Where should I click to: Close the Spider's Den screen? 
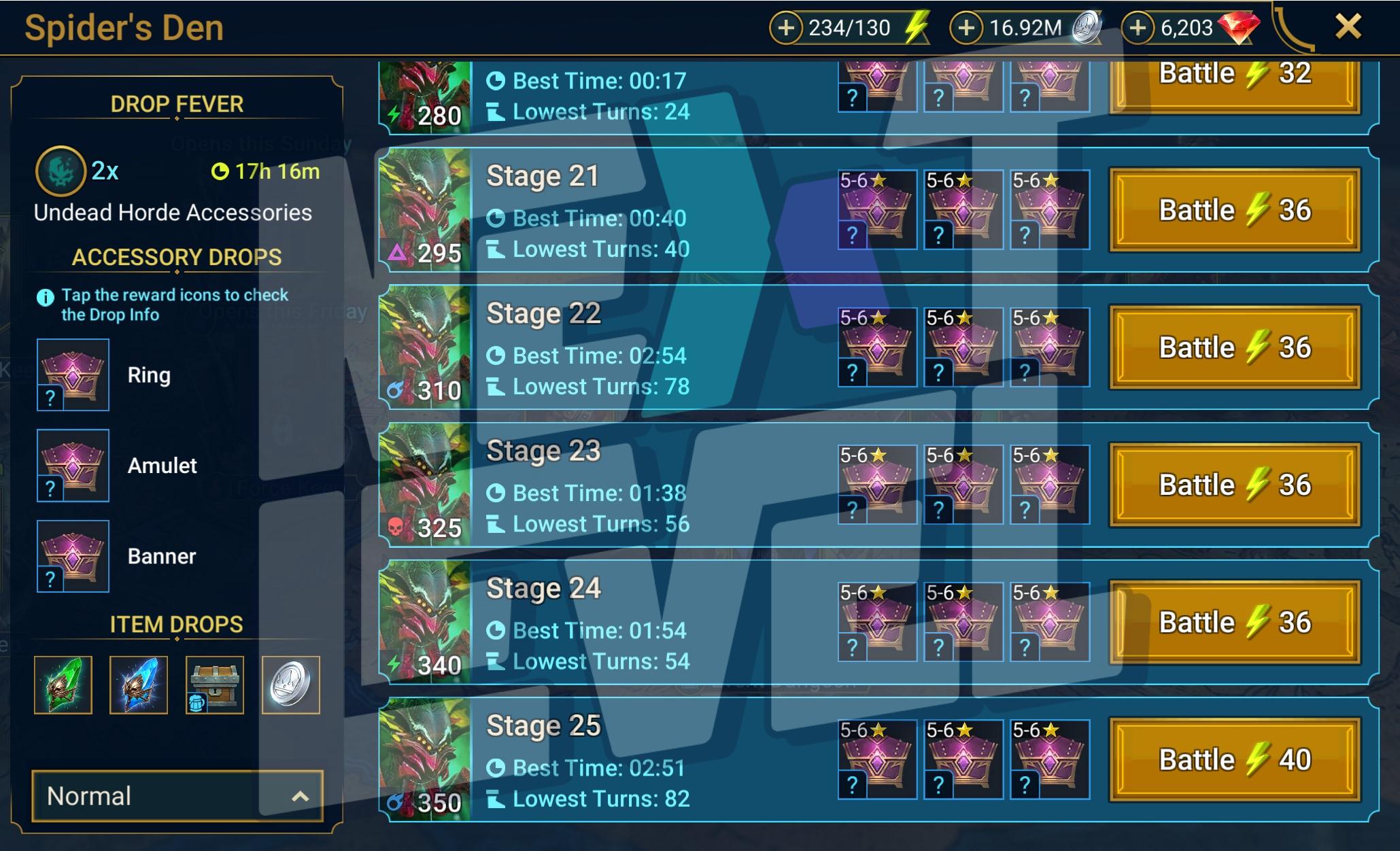pyautogui.click(x=1348, y=27)
